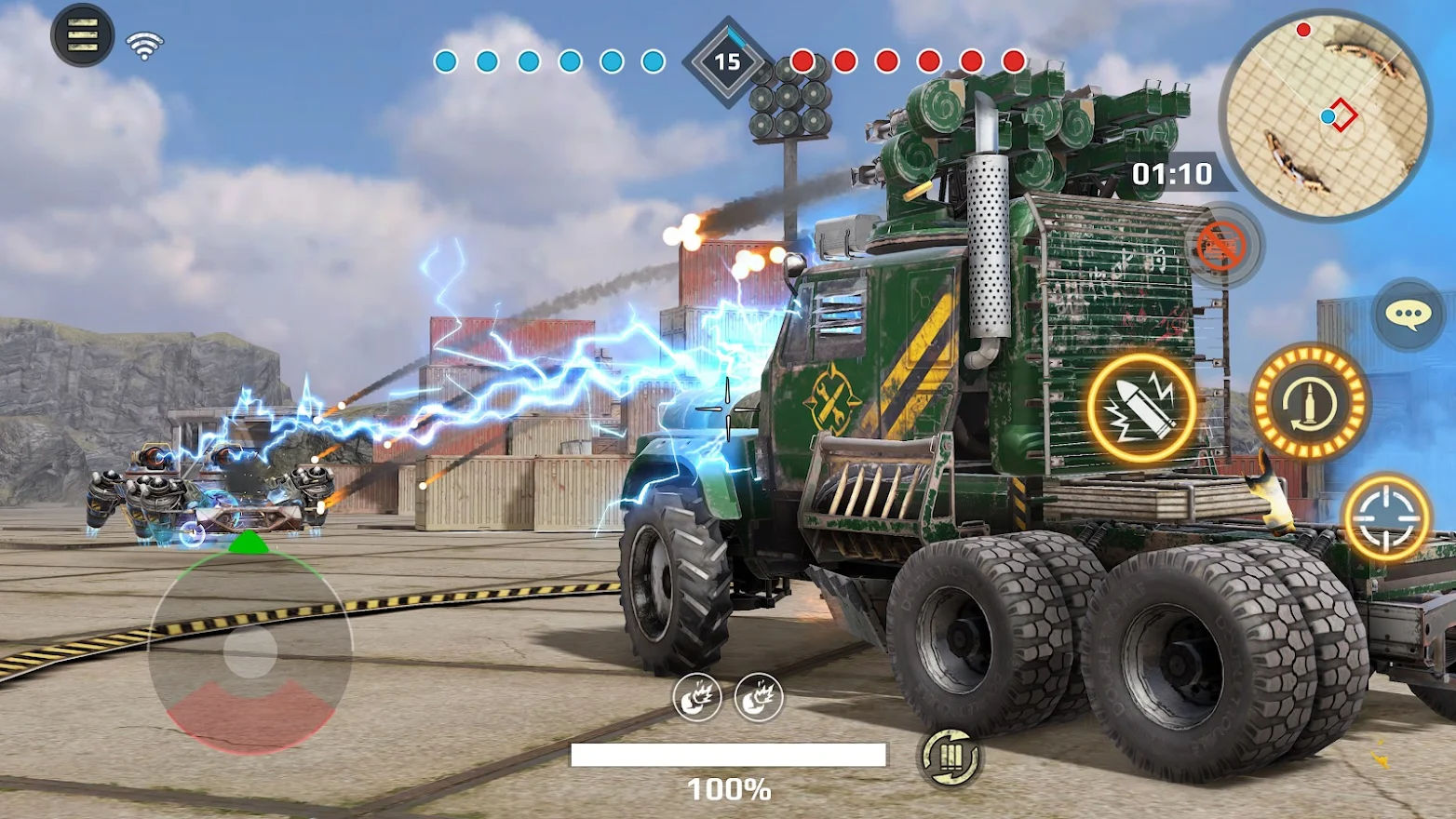Open the chat speech bubble
Viewport: 1456px width, 819px height.
coord(1408,315)
